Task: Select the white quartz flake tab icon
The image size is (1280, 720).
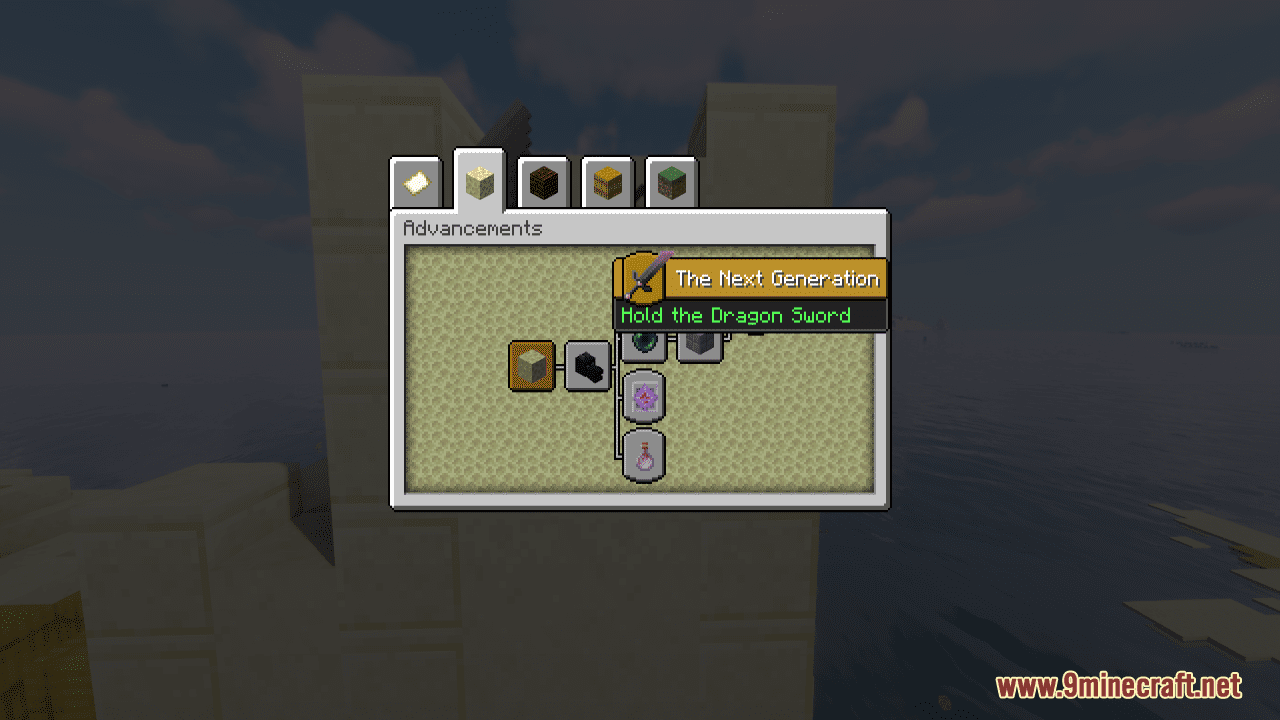Action: point(416,182)
